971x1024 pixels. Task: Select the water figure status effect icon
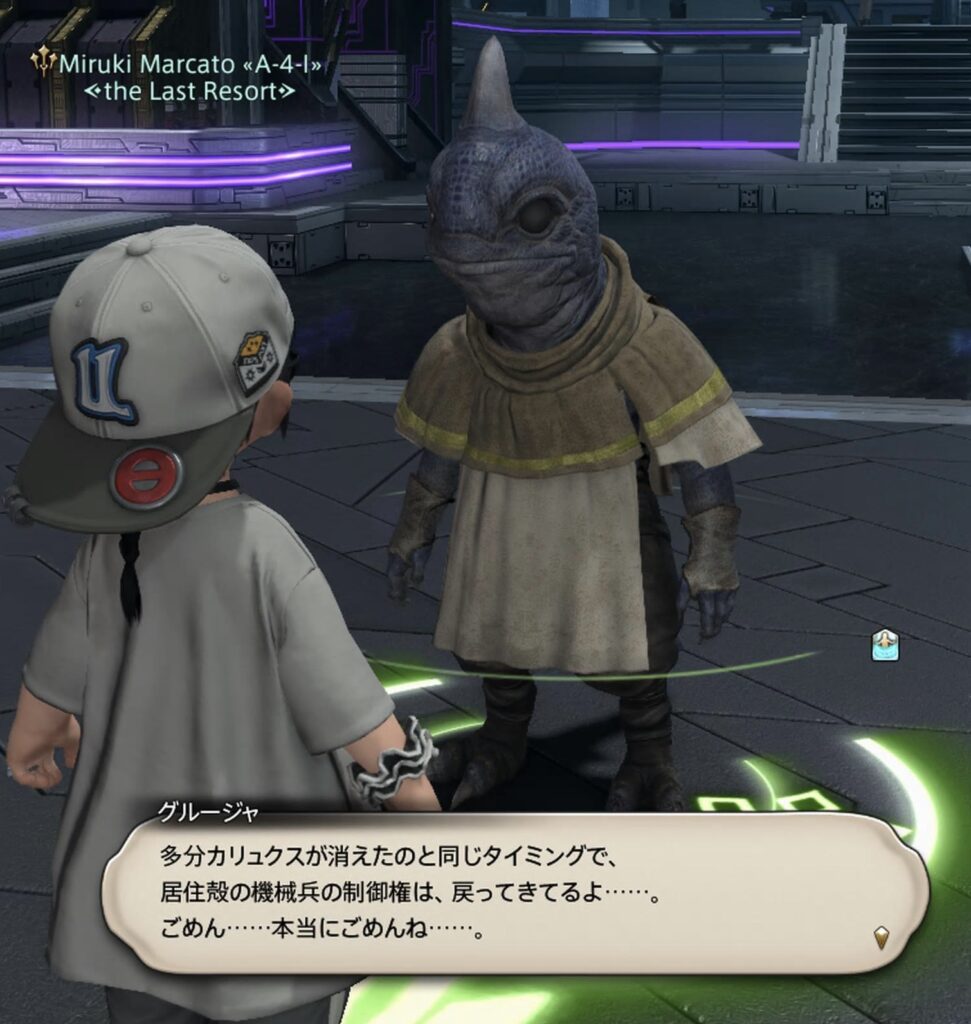point(884,645)
